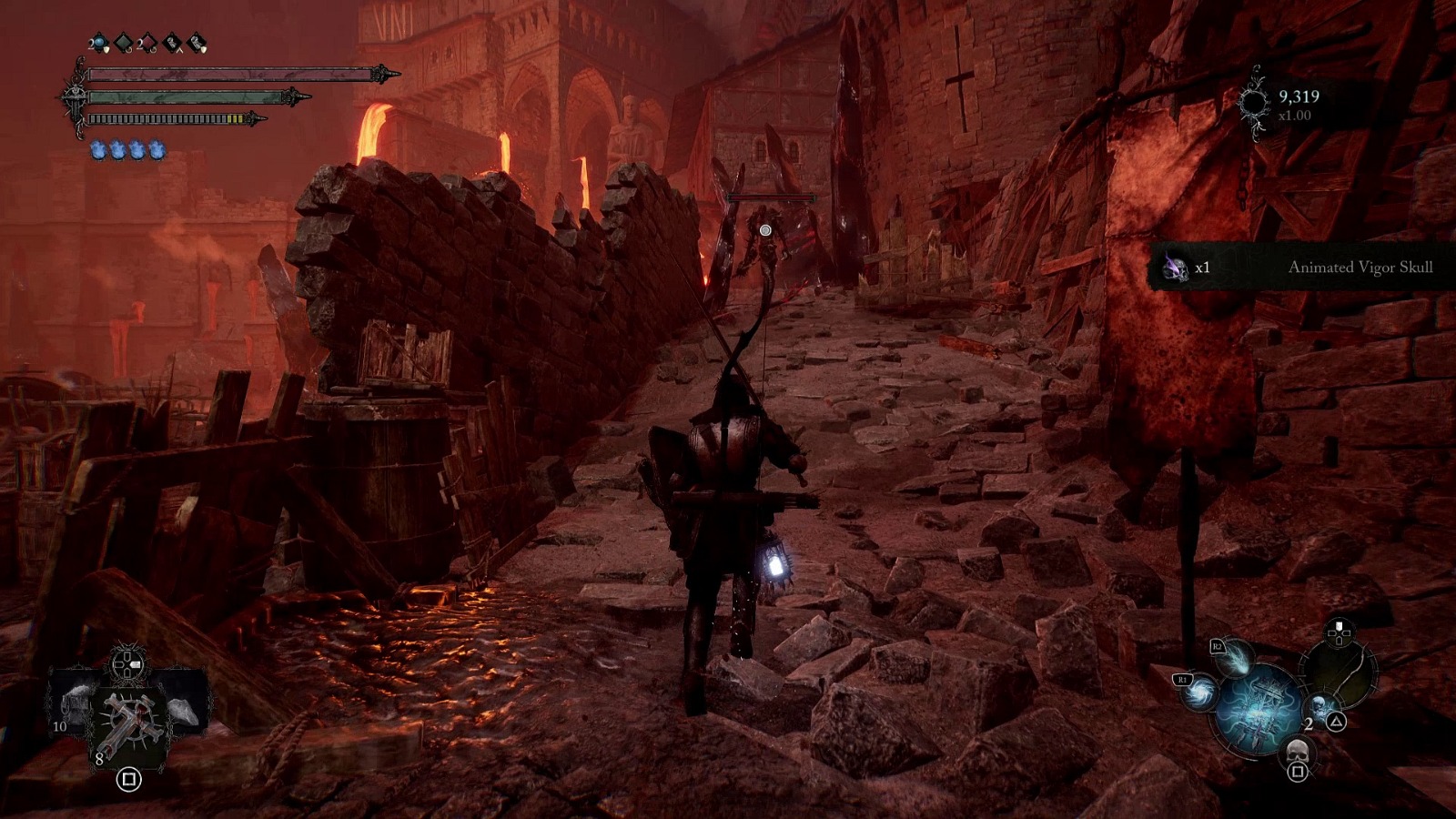
Task: Select the throwing hammer item showing 8
Action: [x=128, y=719]
